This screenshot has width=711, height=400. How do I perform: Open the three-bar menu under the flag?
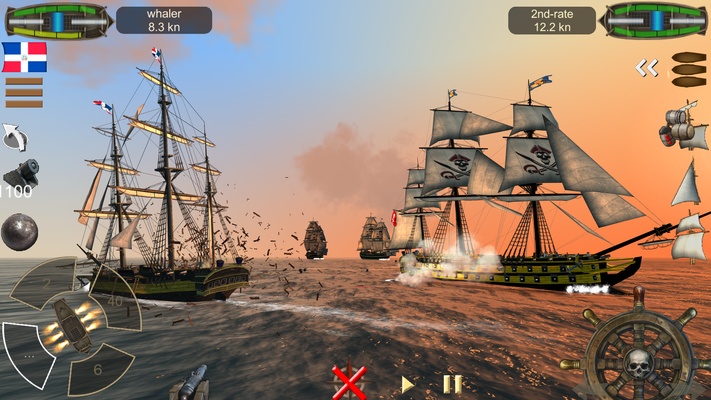tap(24, 92)
